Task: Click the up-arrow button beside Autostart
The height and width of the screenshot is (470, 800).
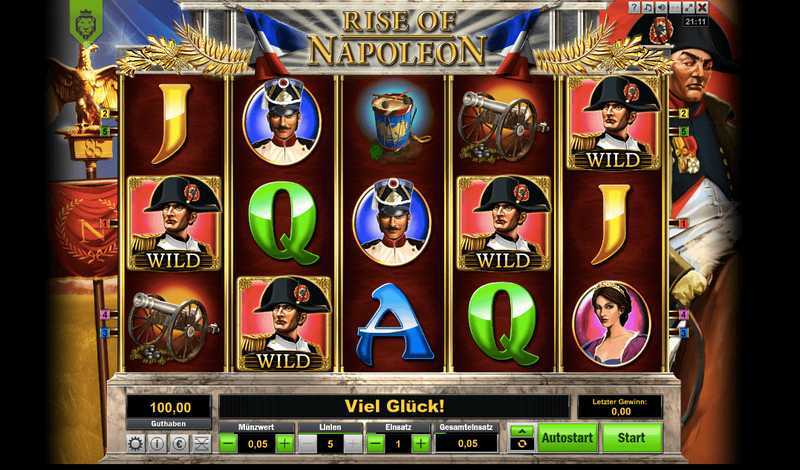Action: tap(521, 431)
